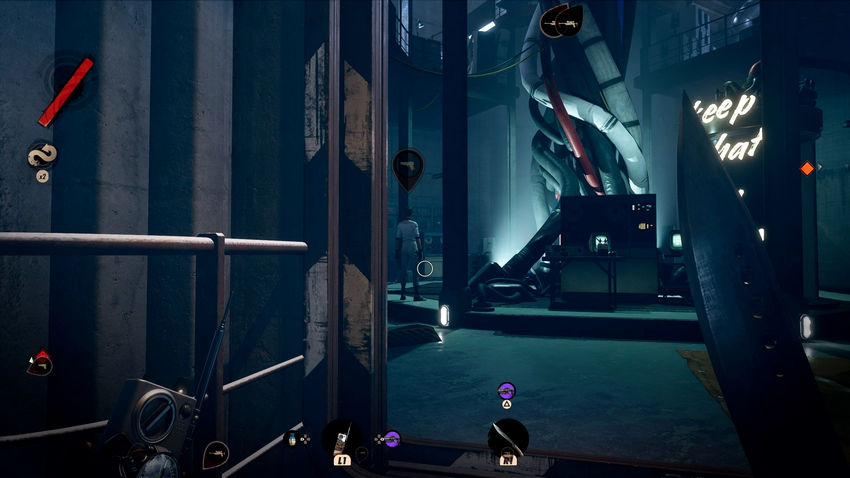Switch to the purple weapon above the machete
Screen dimensions: 850x478
click(x=506, y=391)
